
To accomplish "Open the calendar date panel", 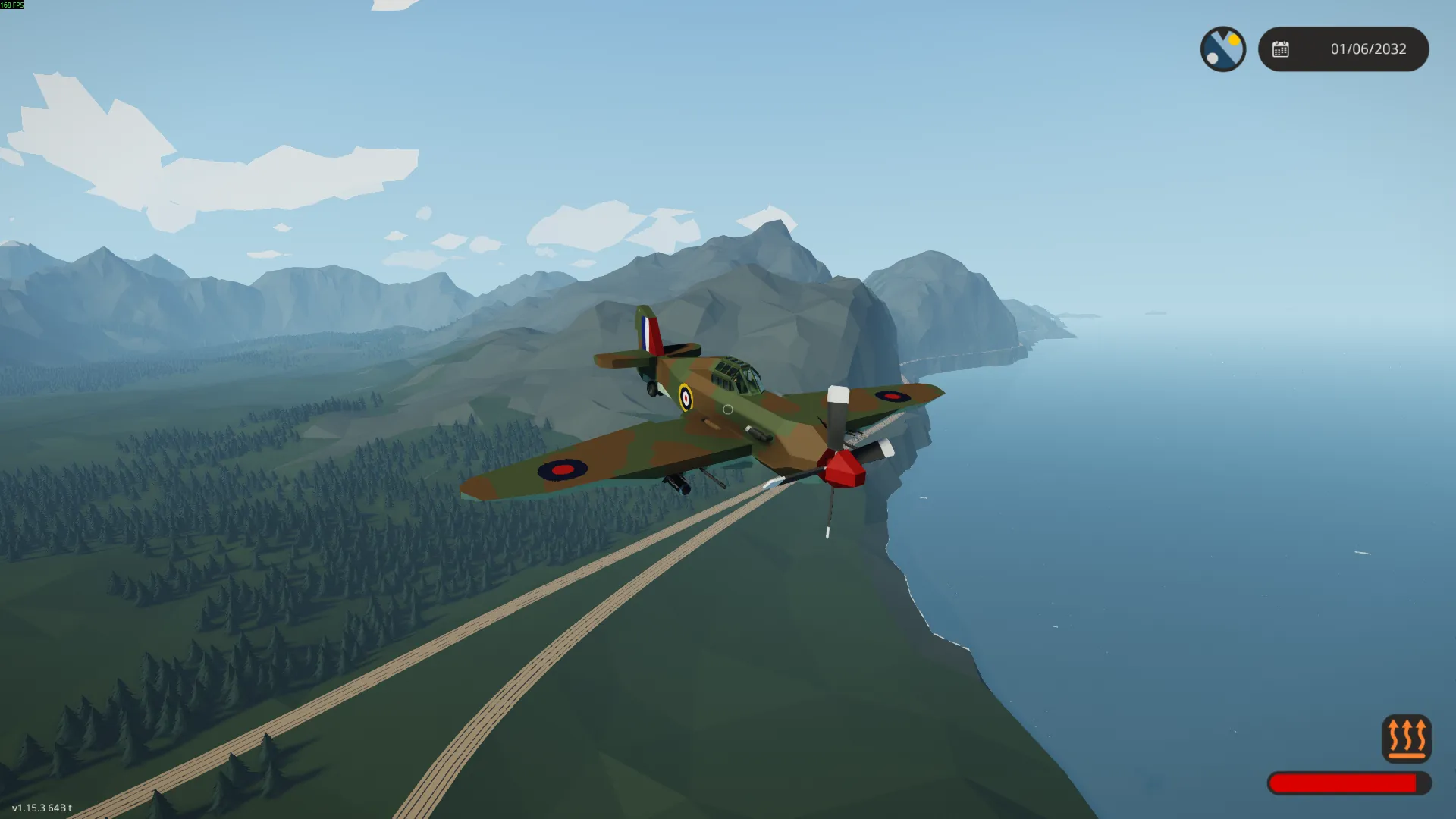I will (x=1343, y=49).
